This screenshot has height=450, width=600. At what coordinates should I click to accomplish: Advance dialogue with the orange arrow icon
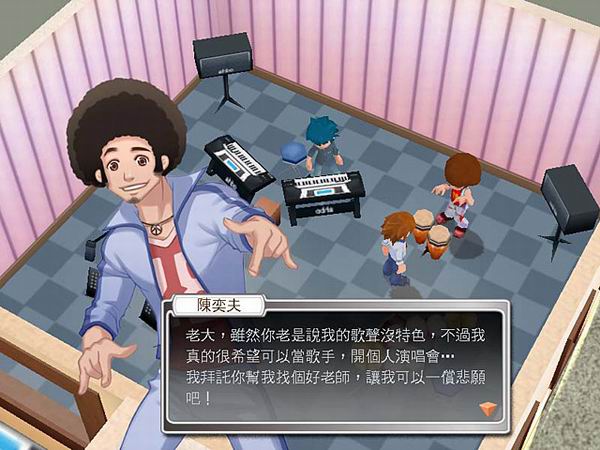pos(489,406)
